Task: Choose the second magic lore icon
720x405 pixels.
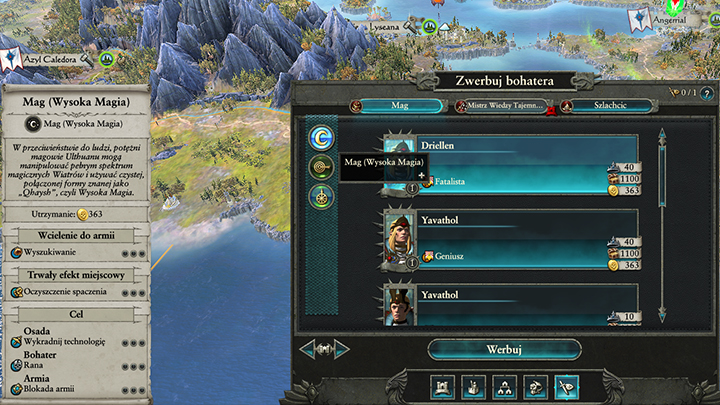Action: [322, 167]
